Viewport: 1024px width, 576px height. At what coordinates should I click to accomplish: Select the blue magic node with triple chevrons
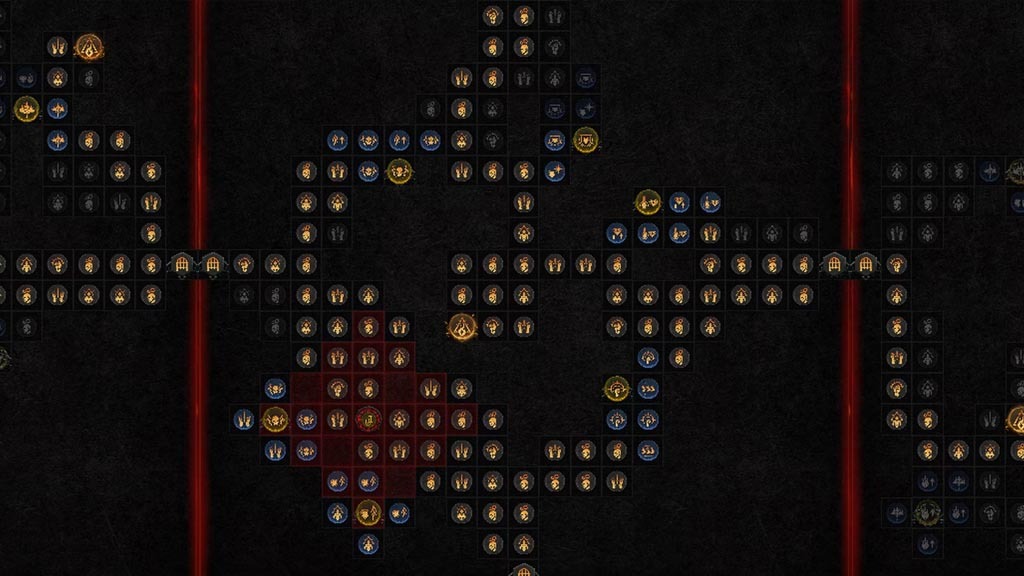648,388
